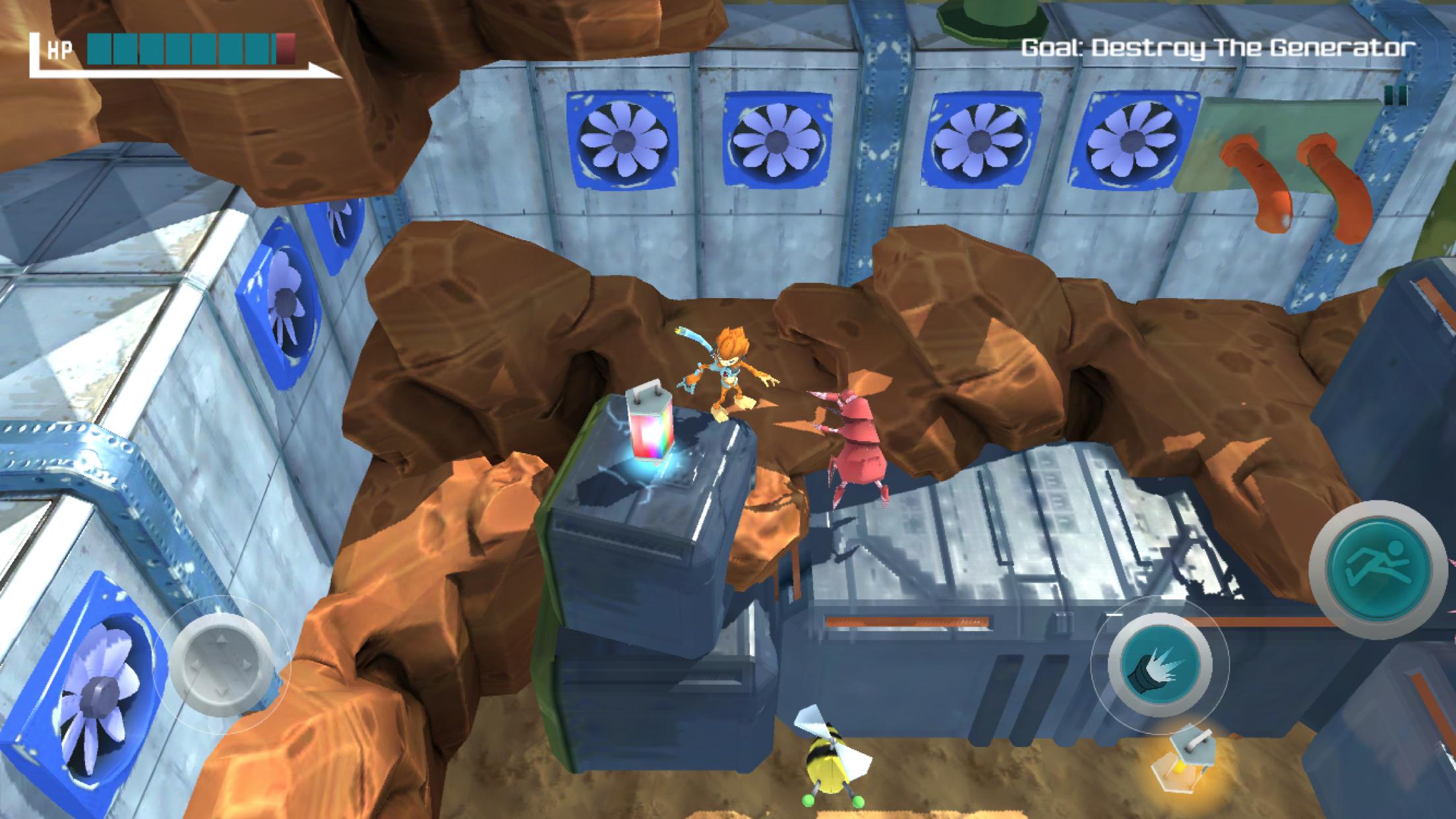Pause the game with the pause icon
The image size is (1456, 819).
point(1395,95)
